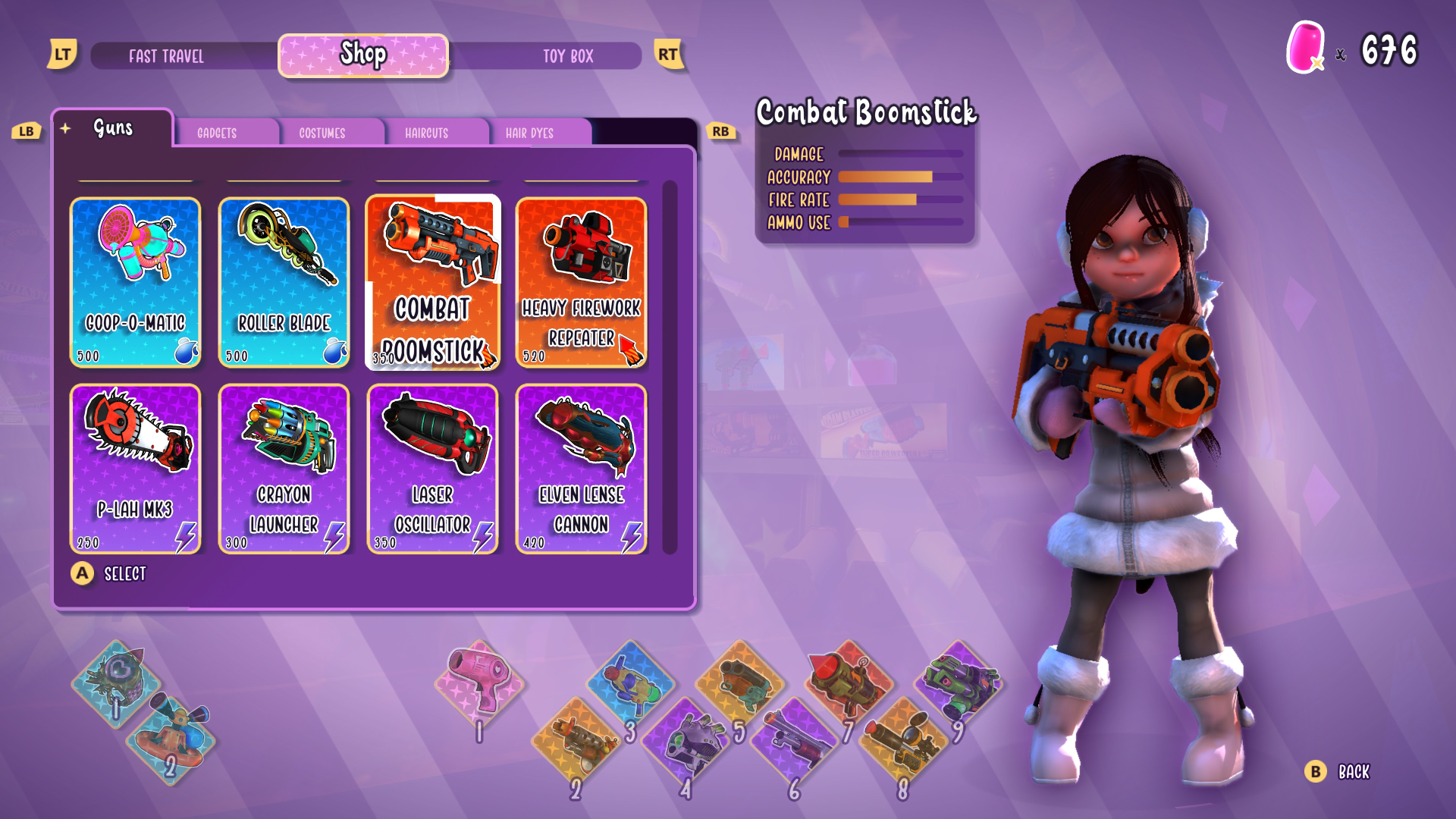Select the Shop tab
This screenshot has height=819, width=1456.
tap(363, 55)
